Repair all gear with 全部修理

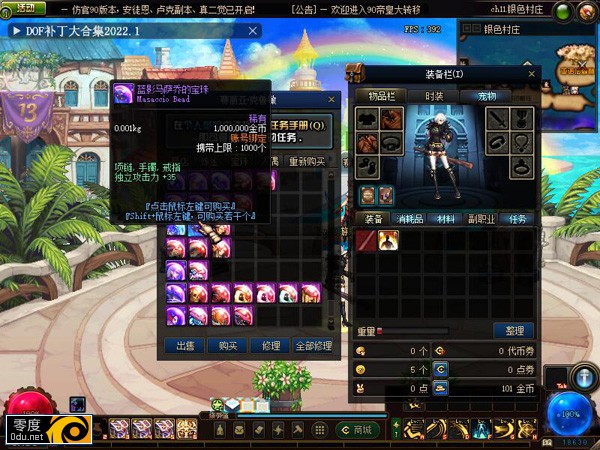pos(313,346)
